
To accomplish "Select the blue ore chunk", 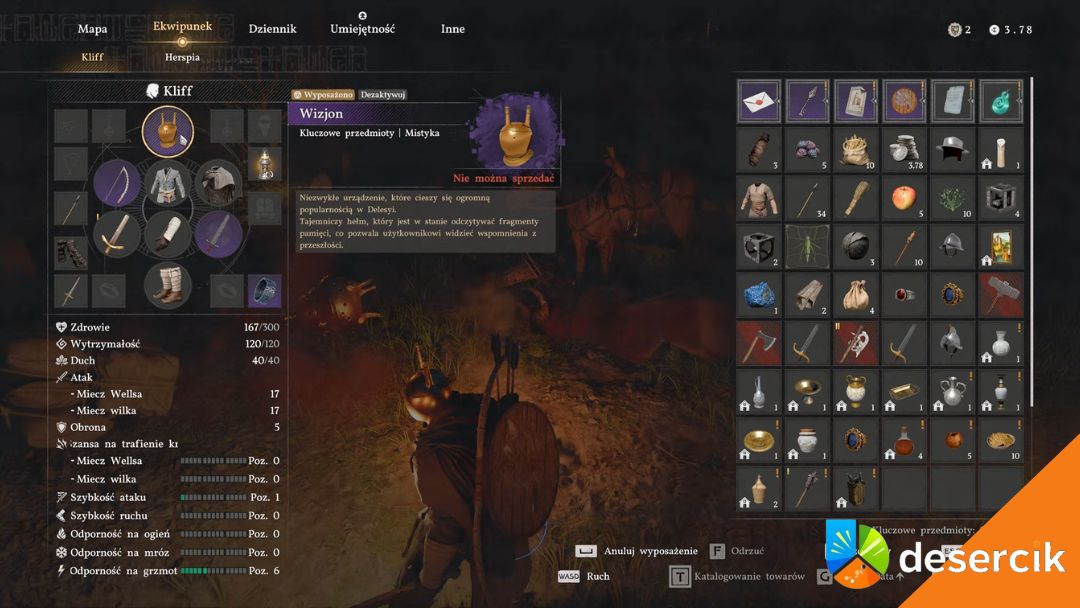I will 759,293.
